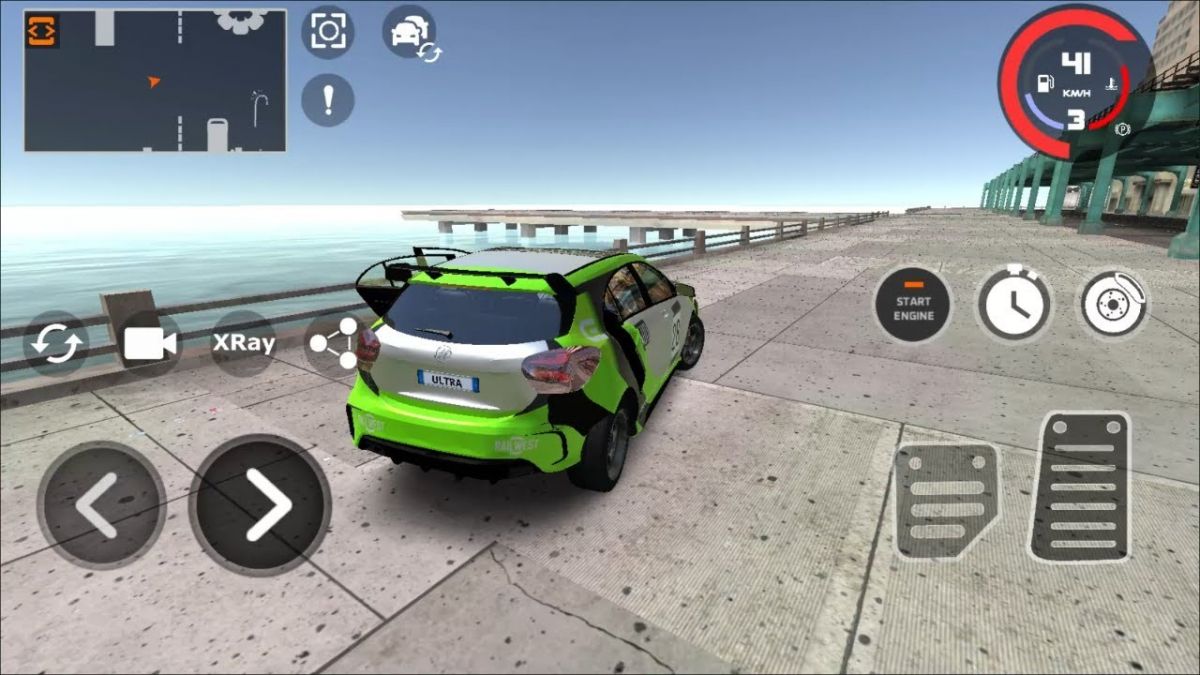Image resolution: width=1200 pixels, height=675 pixels.
Task: Open the exclamation mark alert button
Action: click(328, 99)
